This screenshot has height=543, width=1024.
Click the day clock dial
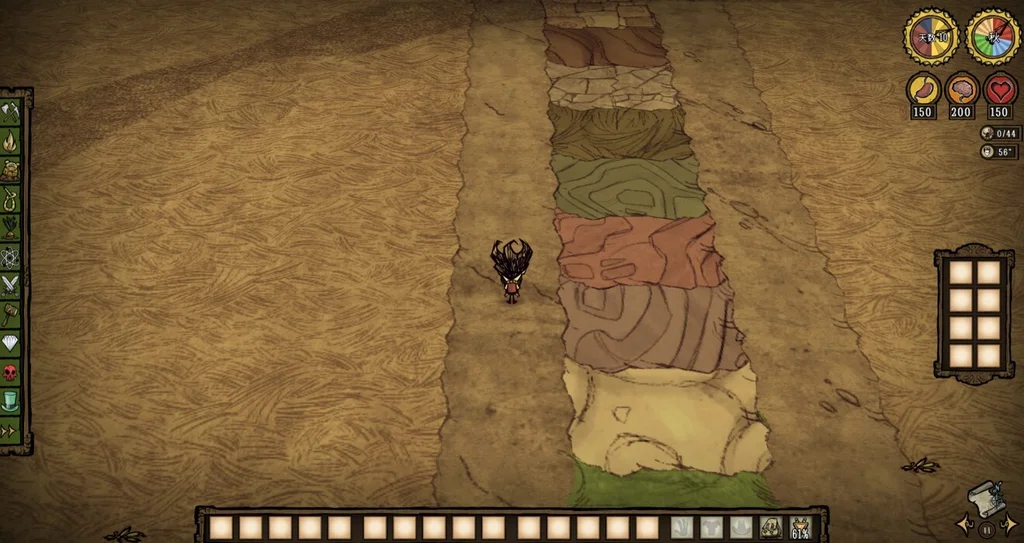931,37
